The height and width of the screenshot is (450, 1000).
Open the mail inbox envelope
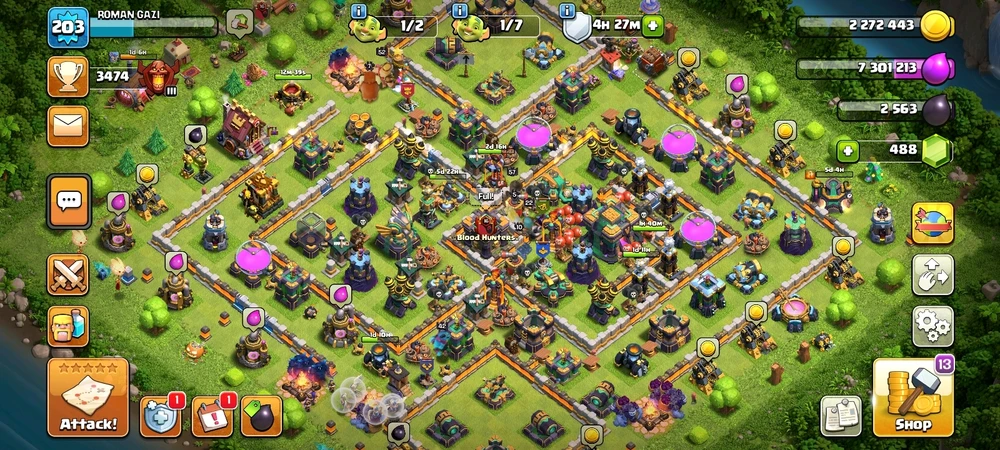click(x=68, y=125)
